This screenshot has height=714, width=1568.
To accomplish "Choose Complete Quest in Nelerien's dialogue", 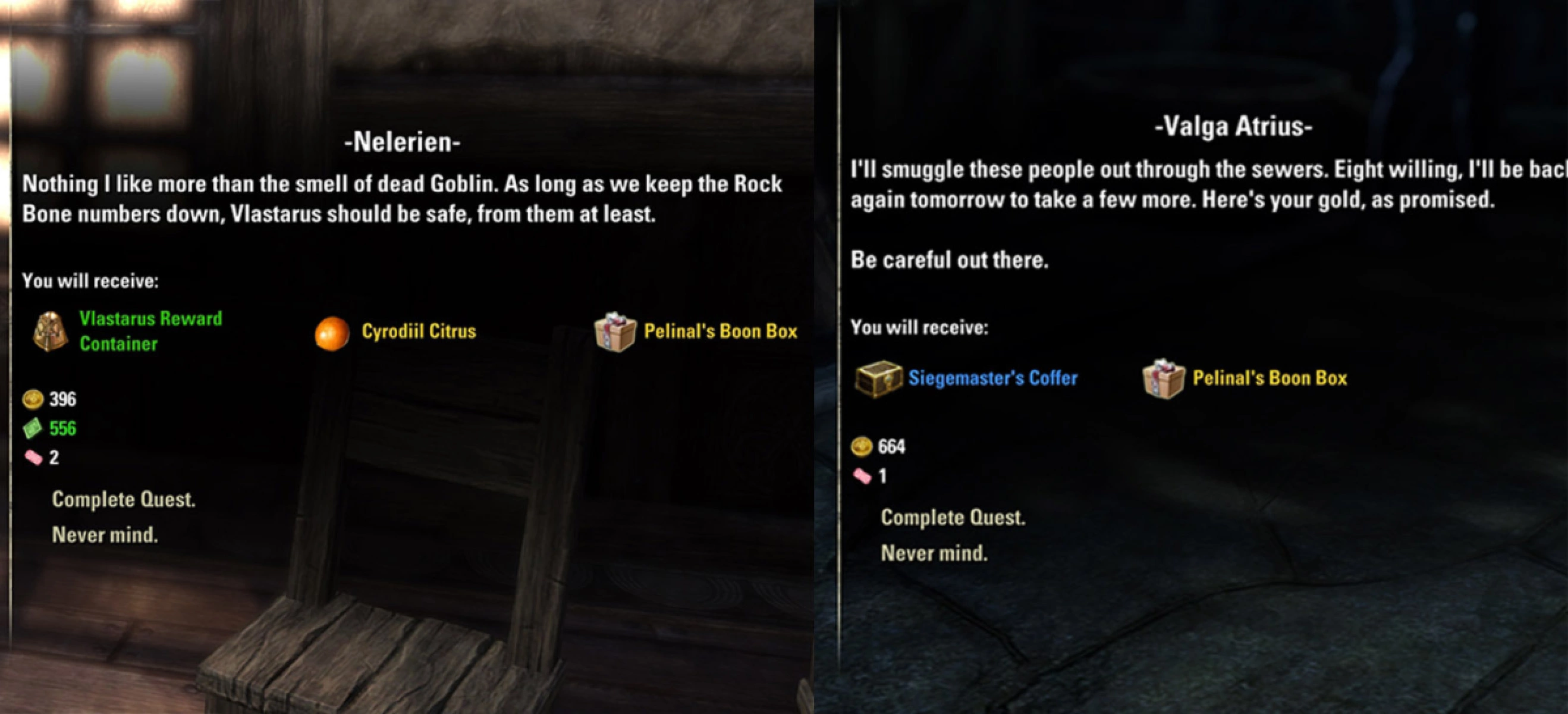I will click(x=124, y=500).
